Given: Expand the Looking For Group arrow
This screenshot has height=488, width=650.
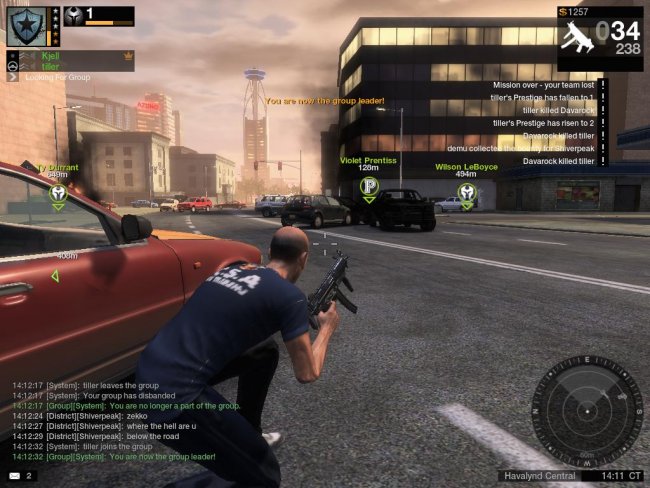Looking at the screenshot, I should point(13,76).
